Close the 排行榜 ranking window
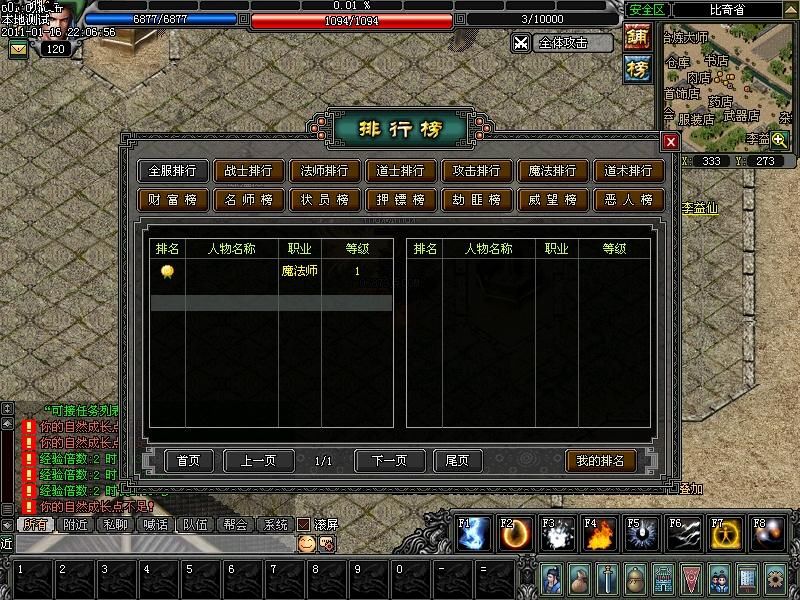 671,142
